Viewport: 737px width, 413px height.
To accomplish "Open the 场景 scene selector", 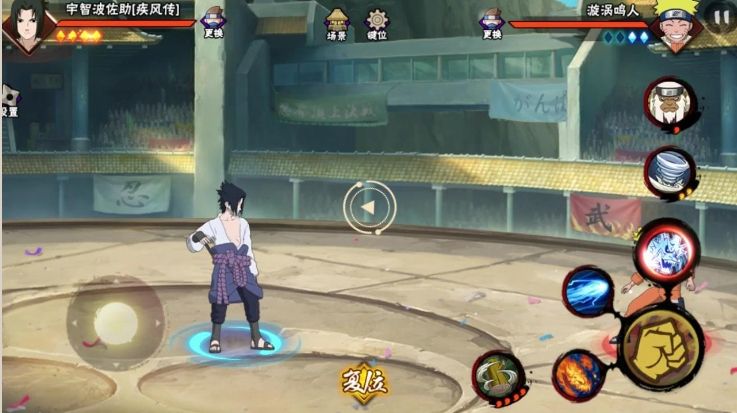I will pos(337,24).
